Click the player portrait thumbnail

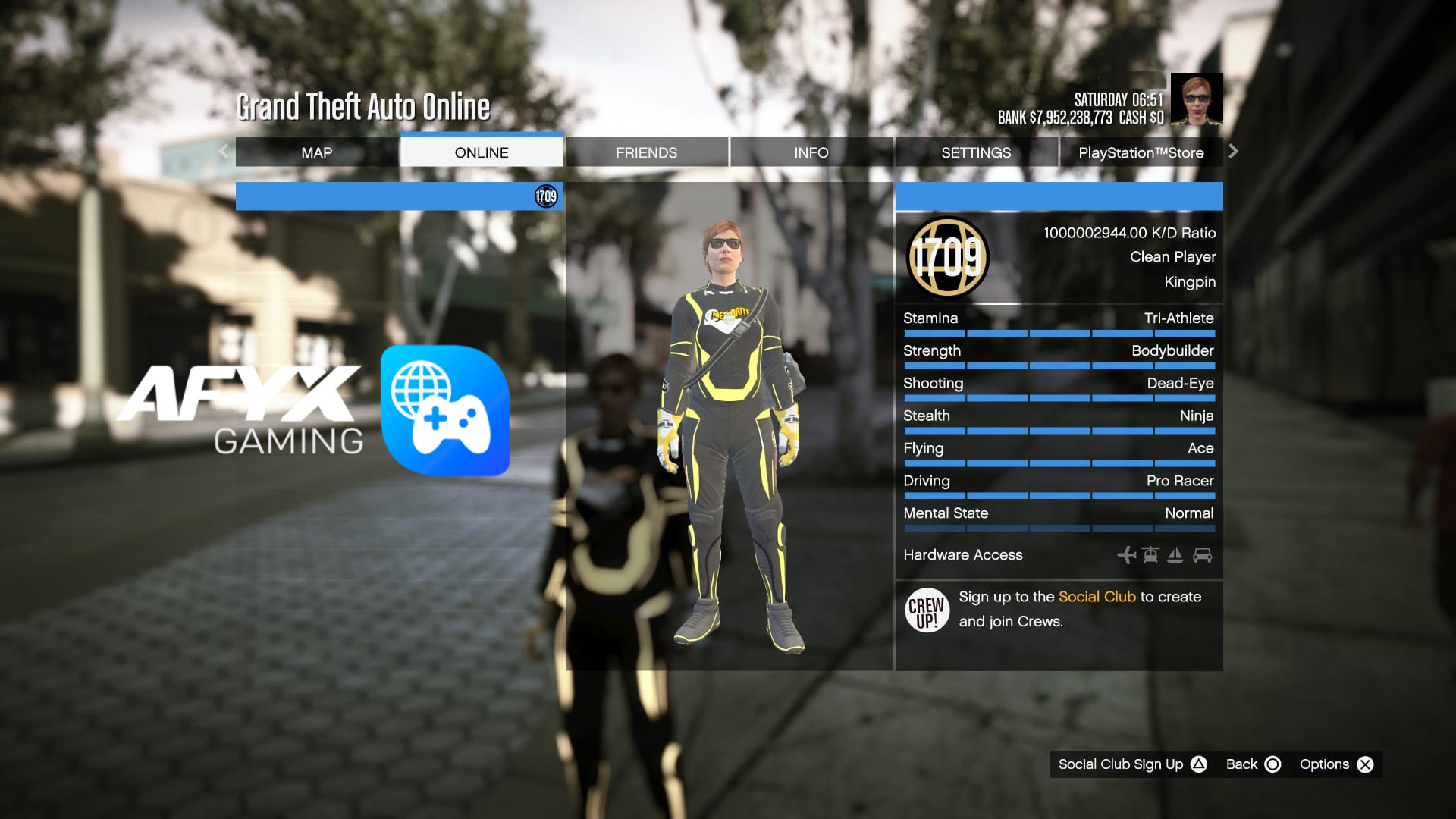(1196, 99)
